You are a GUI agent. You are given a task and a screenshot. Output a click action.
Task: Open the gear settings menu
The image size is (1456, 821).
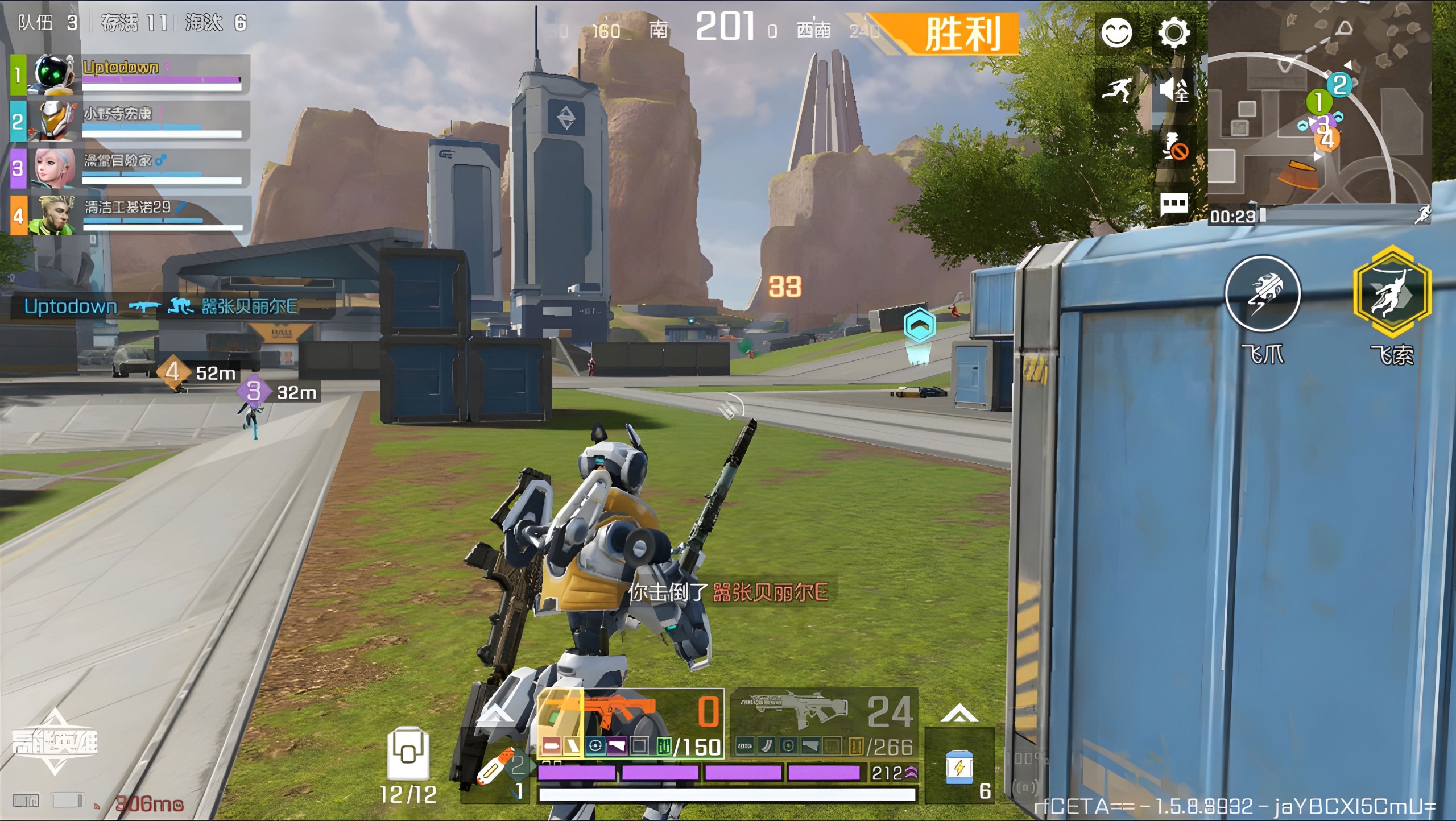1173,33
